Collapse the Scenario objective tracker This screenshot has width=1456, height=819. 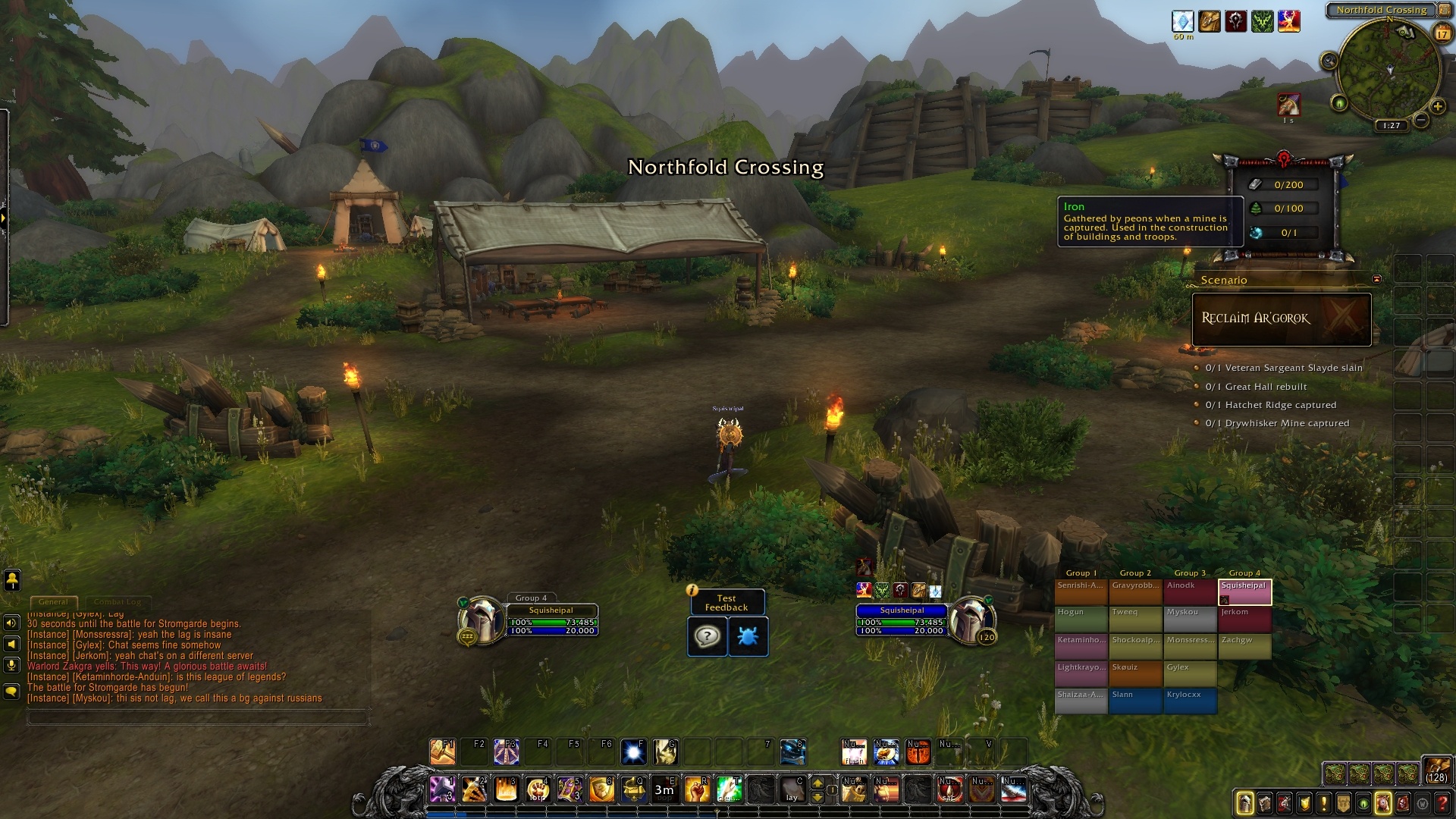[1378, 278]
